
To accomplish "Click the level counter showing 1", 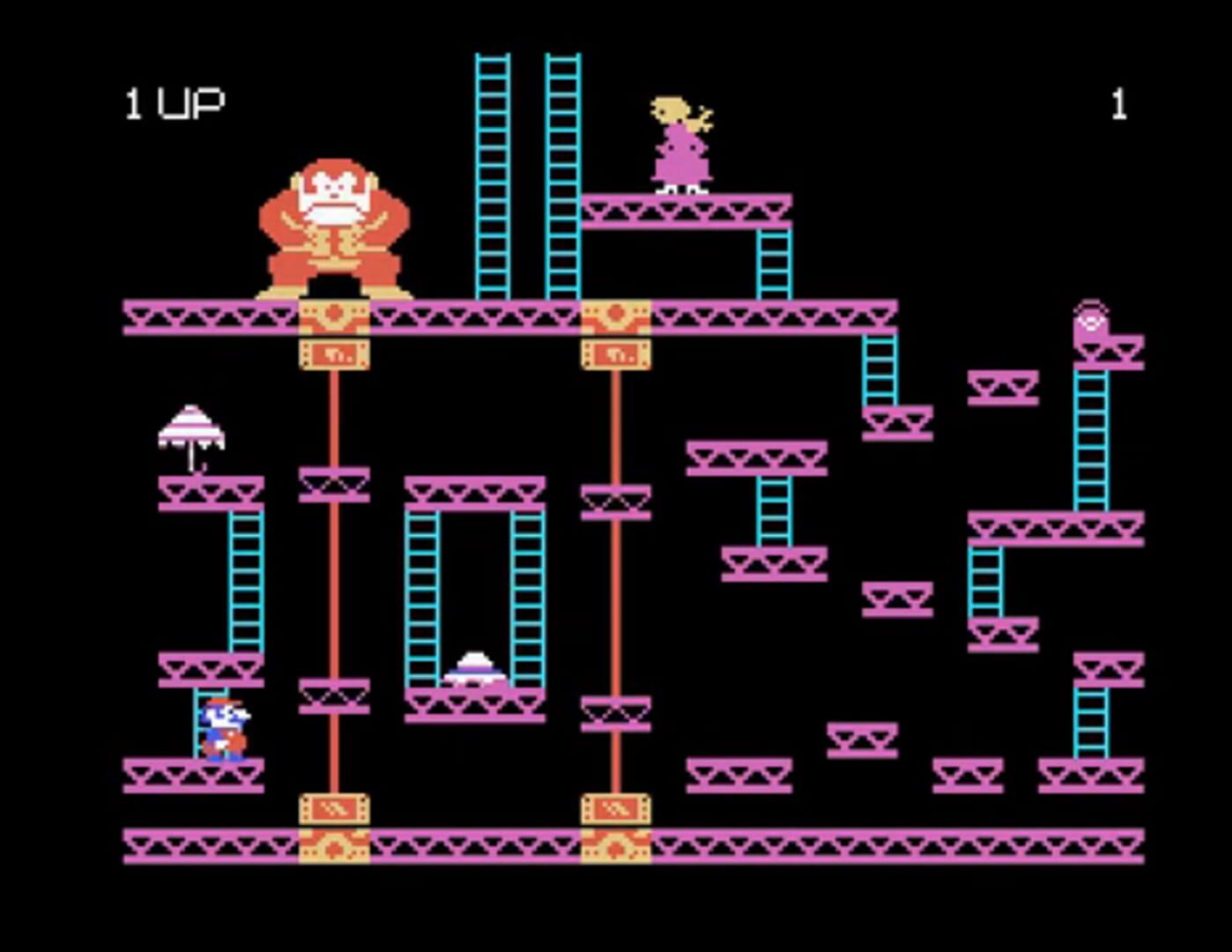I will pyautogui.click(x=1119, y=104).
